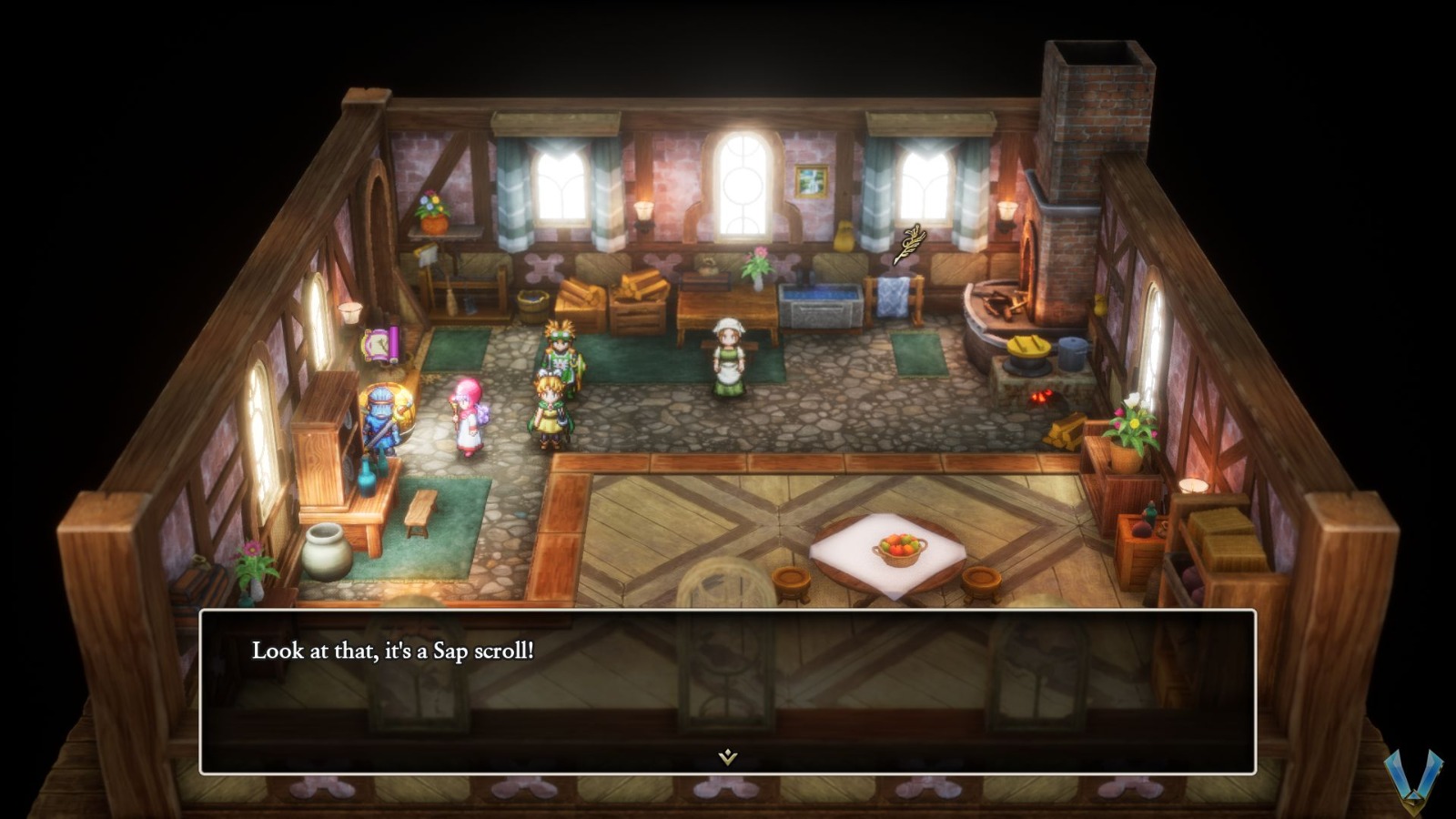Select the framed picture between windows
This screenshot has width=1456, height=819.
pos(810,182)
